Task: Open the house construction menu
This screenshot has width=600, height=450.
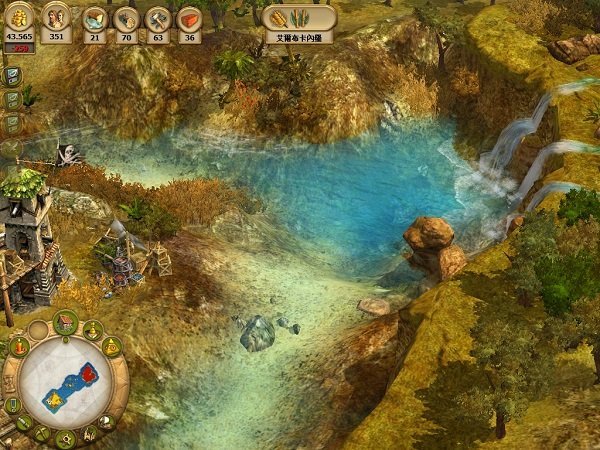Action: (x=67, y=321)
